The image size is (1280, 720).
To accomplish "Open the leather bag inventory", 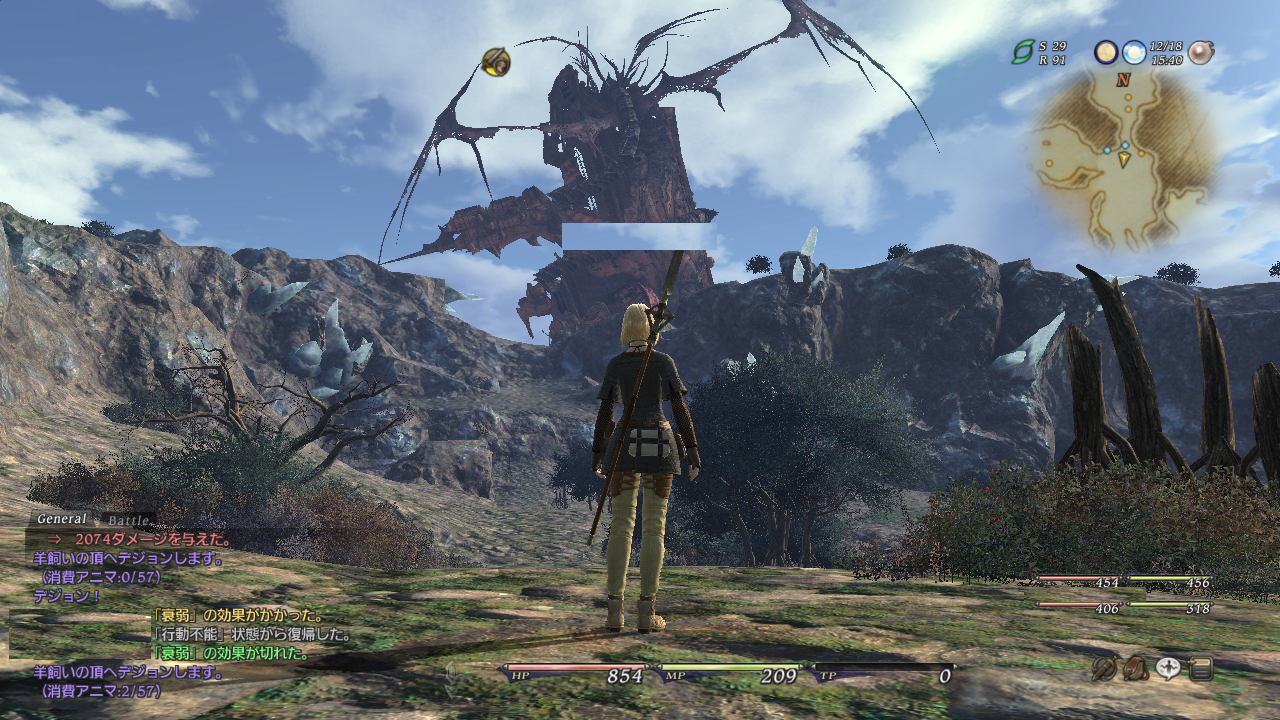I will click(1136, 669).
